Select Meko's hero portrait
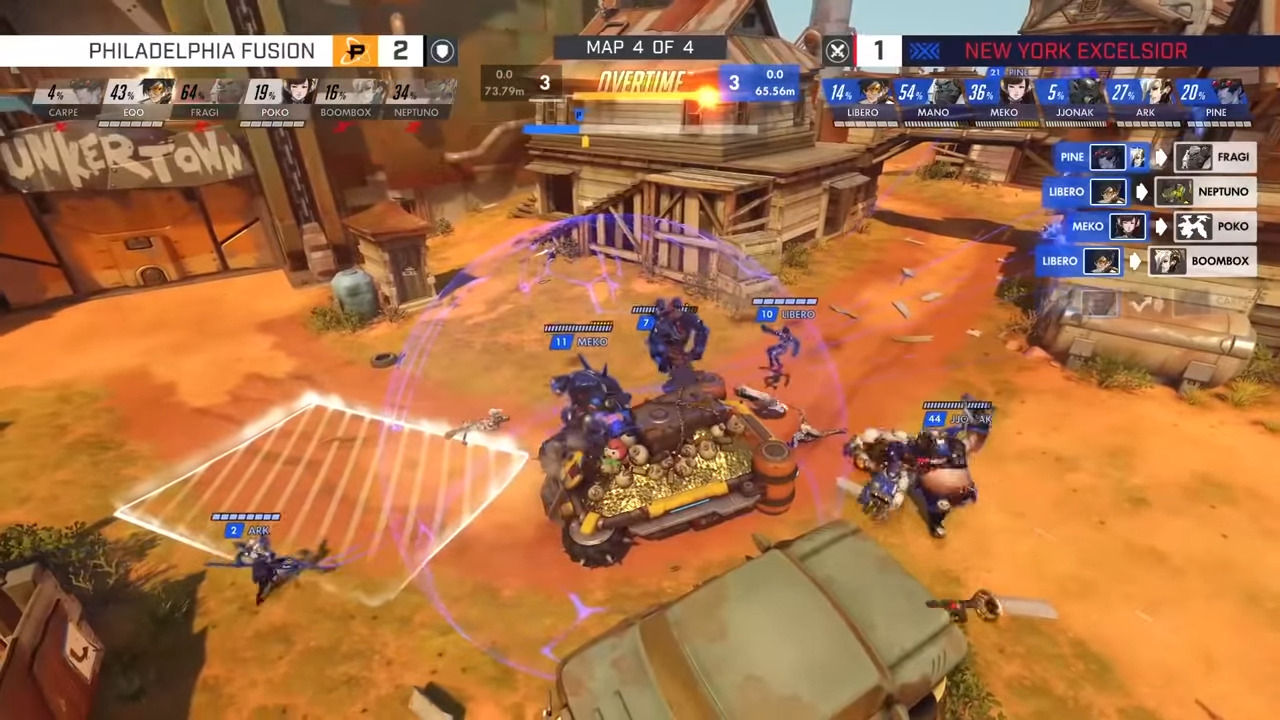This screenshot has width=1280, height=720. [x=1016, y=92]
